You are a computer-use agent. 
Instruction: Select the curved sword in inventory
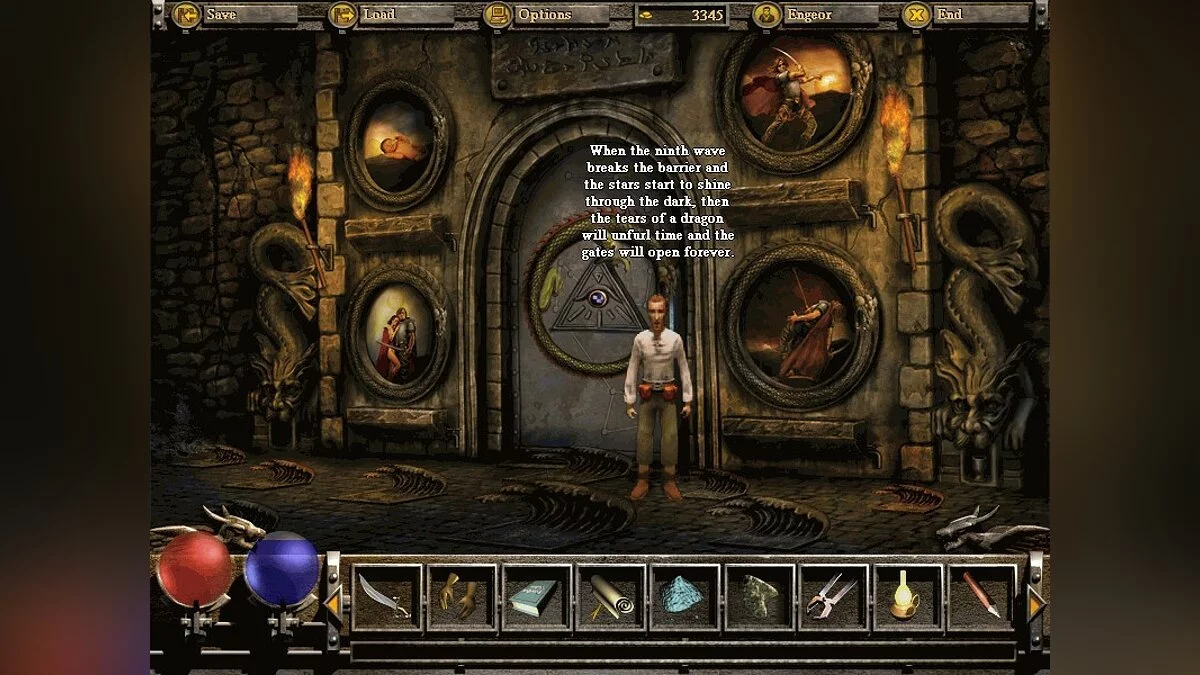pyautogui.click(x=387, y=597)
